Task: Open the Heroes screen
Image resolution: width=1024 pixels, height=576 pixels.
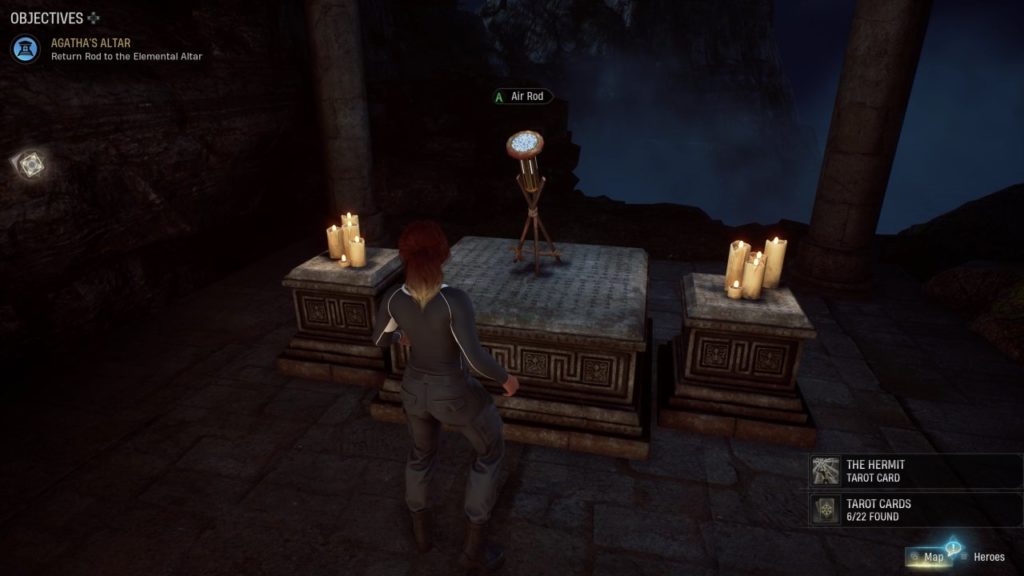Action: pyautogui.click(x=984, y=557)
